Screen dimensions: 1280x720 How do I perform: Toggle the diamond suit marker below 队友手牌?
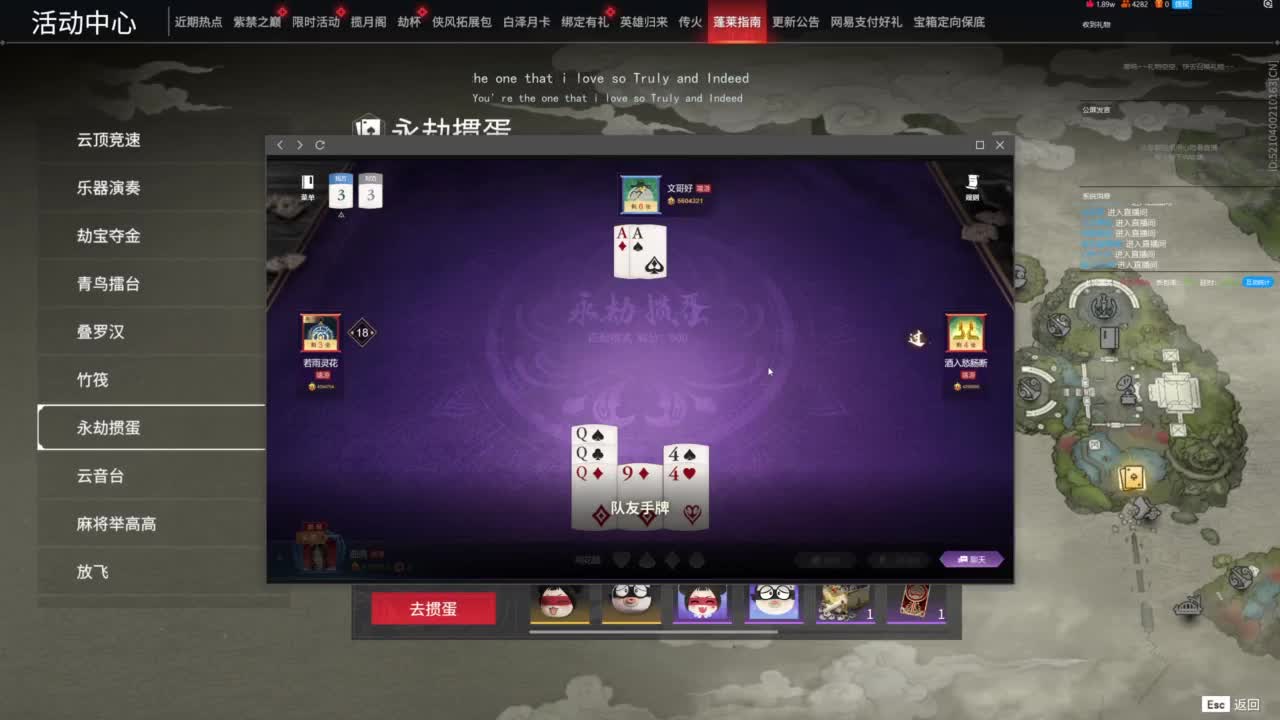[672, 560]
